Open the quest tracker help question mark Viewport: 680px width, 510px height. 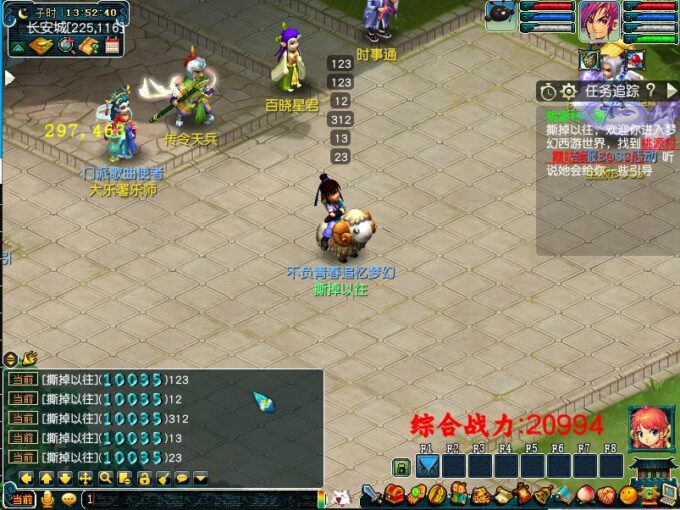pos(650,91)
